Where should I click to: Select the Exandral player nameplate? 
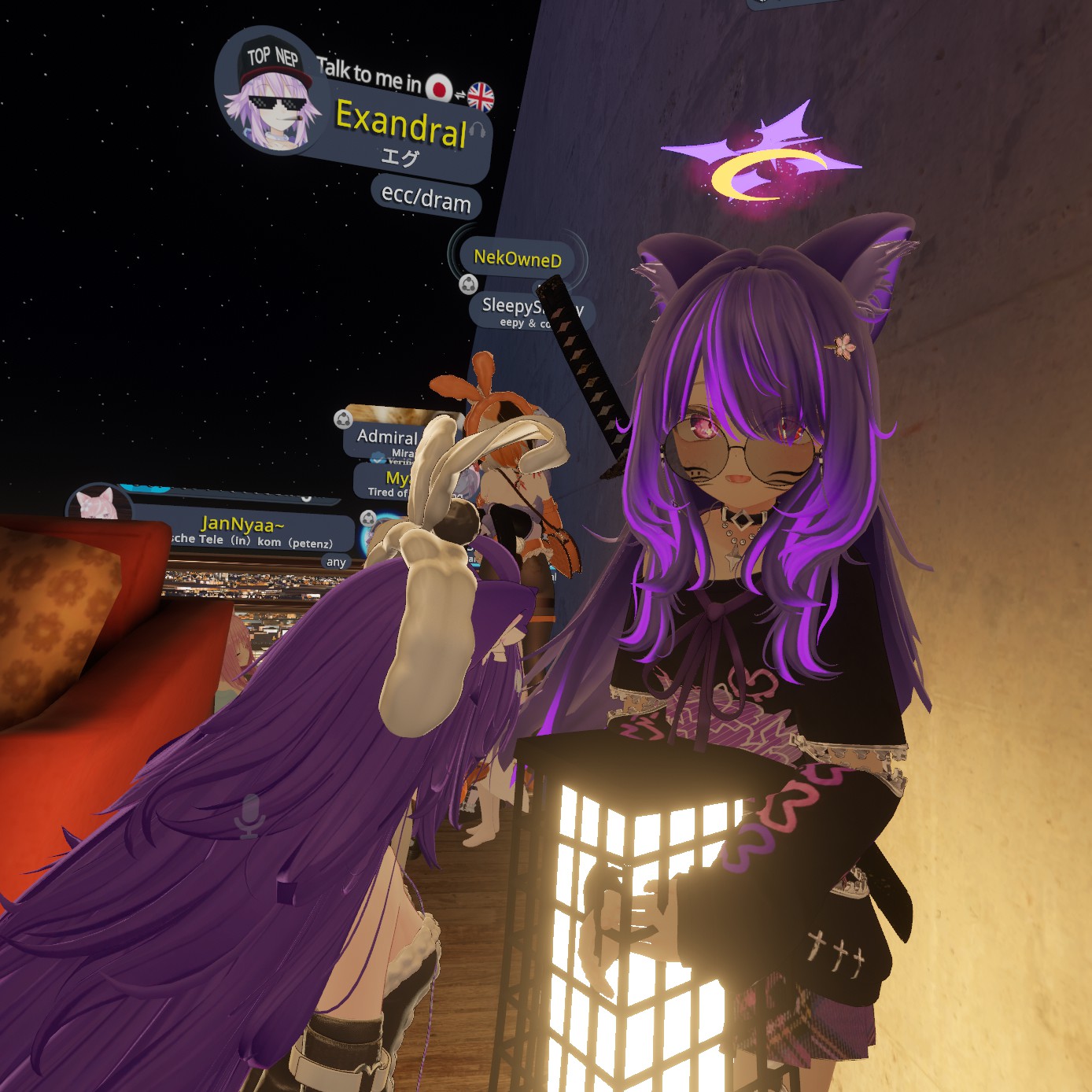coord(402,126)
